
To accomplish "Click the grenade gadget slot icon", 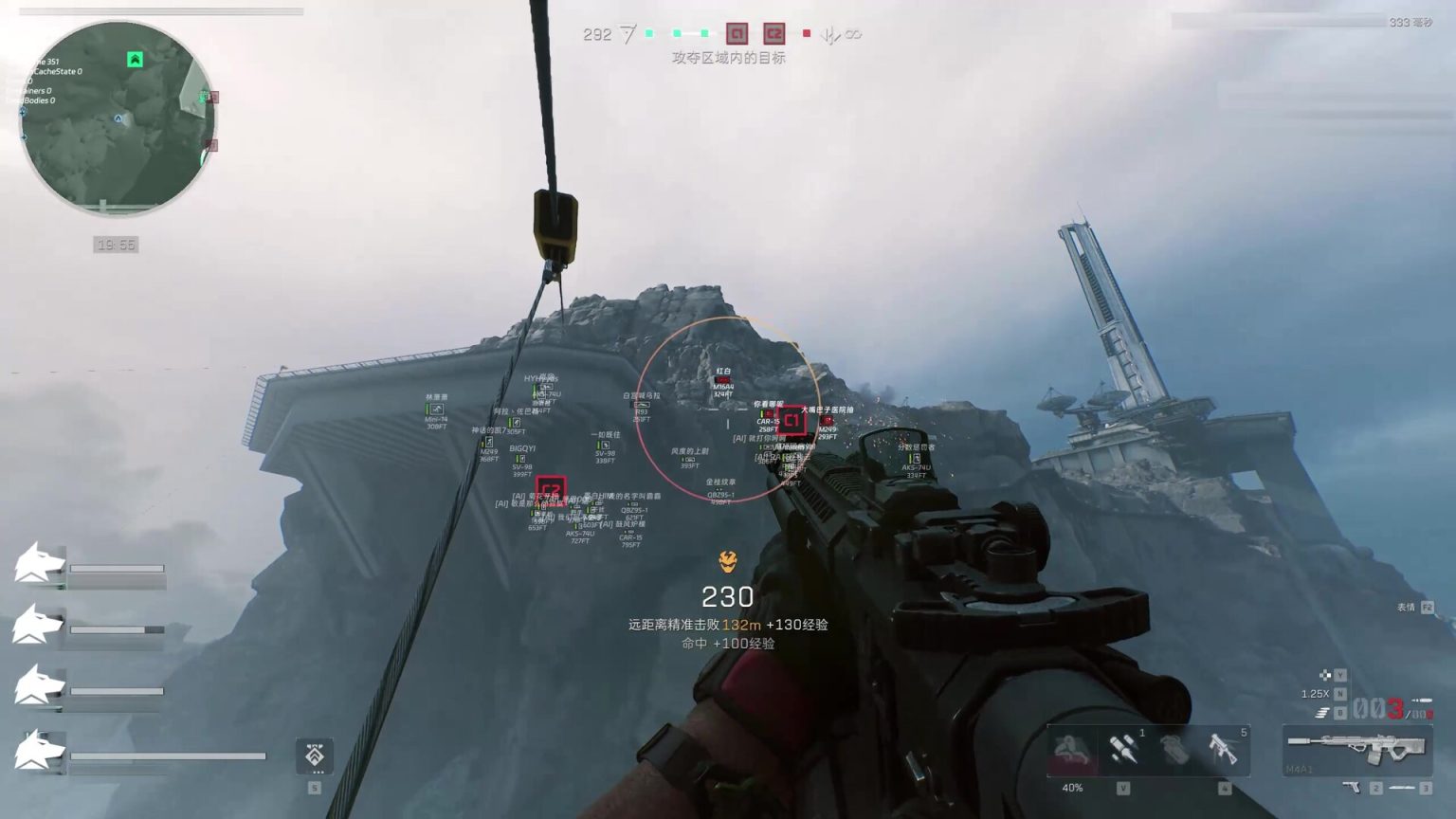I will pos(1174,749).
